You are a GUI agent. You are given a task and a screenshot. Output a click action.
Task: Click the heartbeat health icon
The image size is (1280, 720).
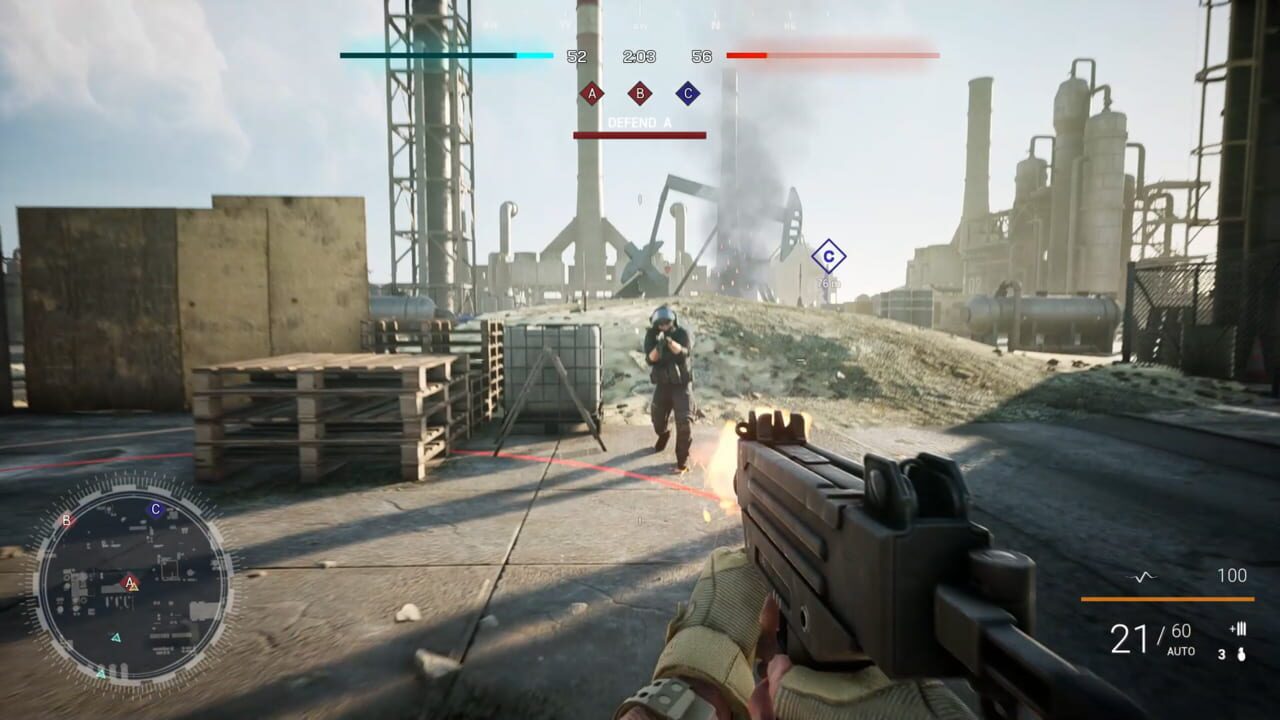click(1143, 576)
